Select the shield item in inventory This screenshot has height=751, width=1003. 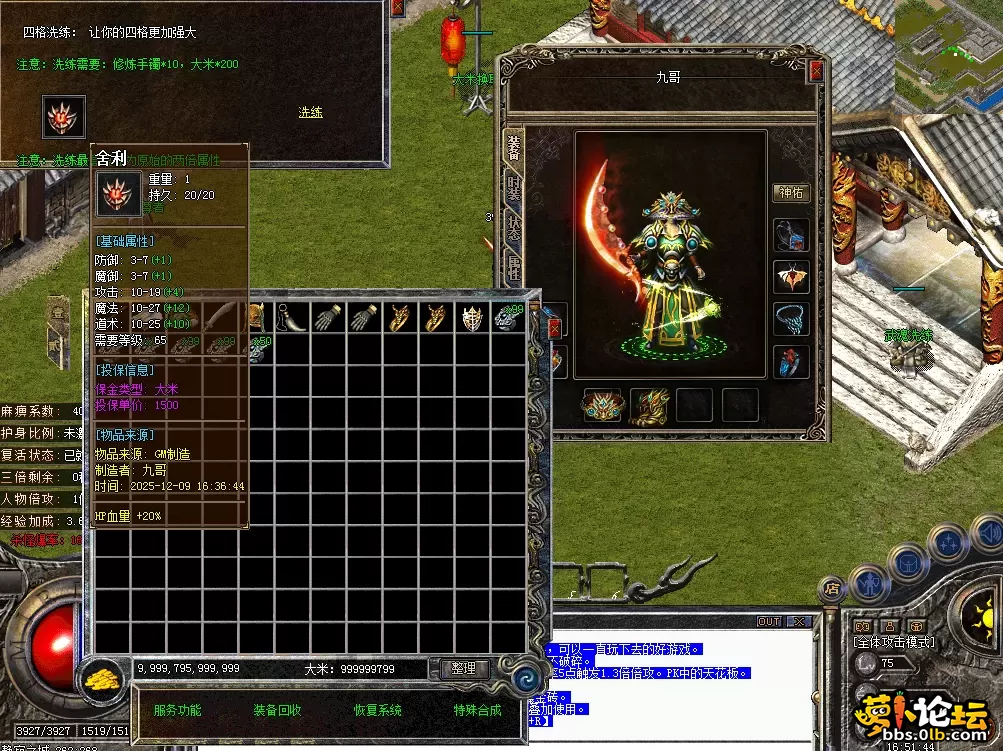(472, 318)
